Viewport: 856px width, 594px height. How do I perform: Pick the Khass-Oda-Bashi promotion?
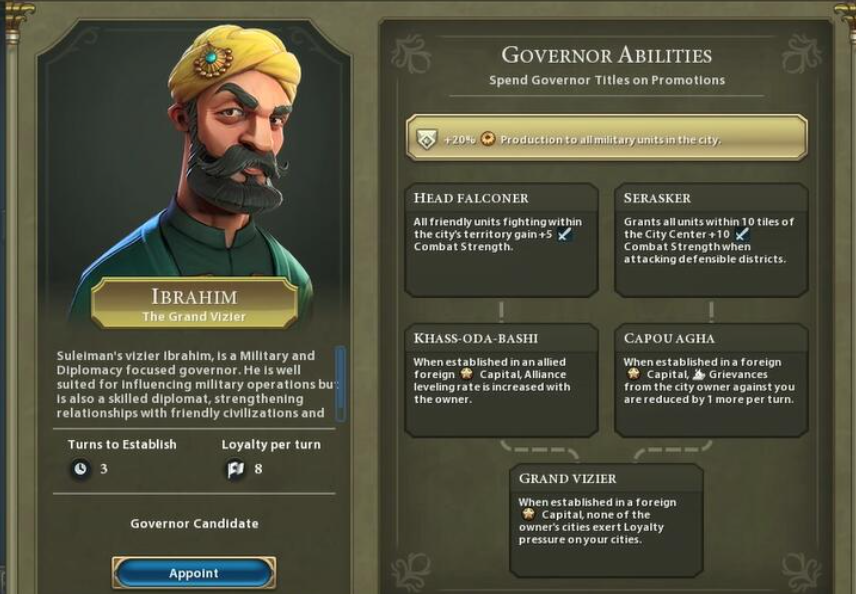click(x=501, y=379)
